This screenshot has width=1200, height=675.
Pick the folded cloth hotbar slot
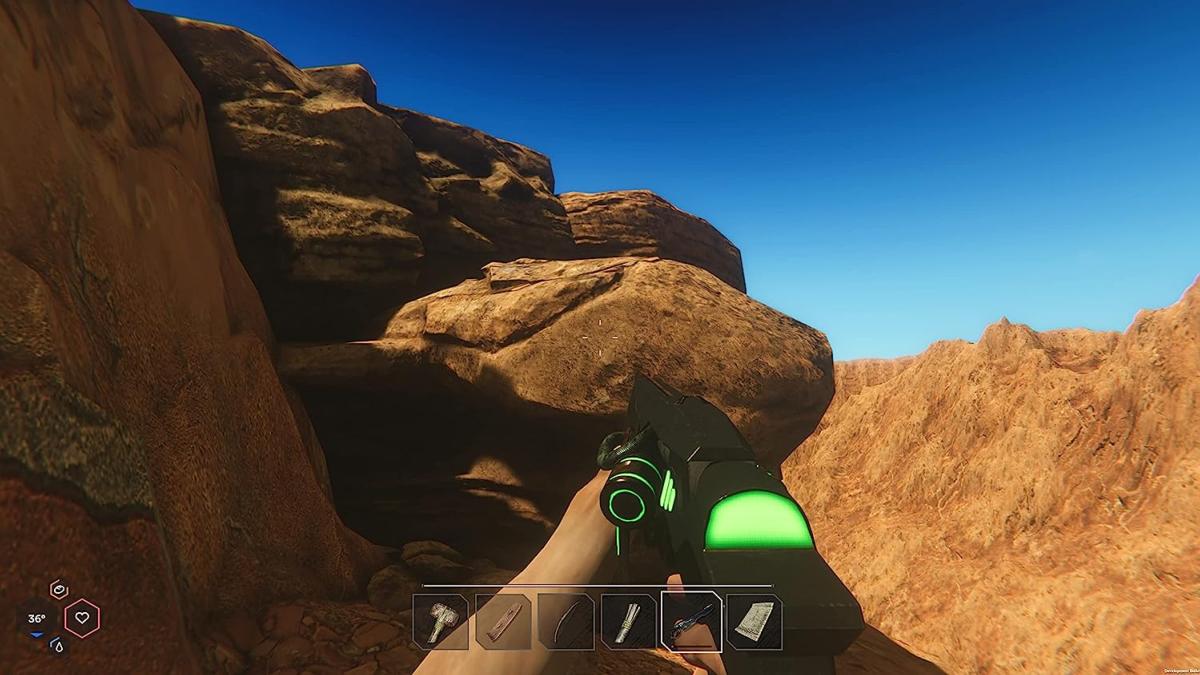point(754,621)
